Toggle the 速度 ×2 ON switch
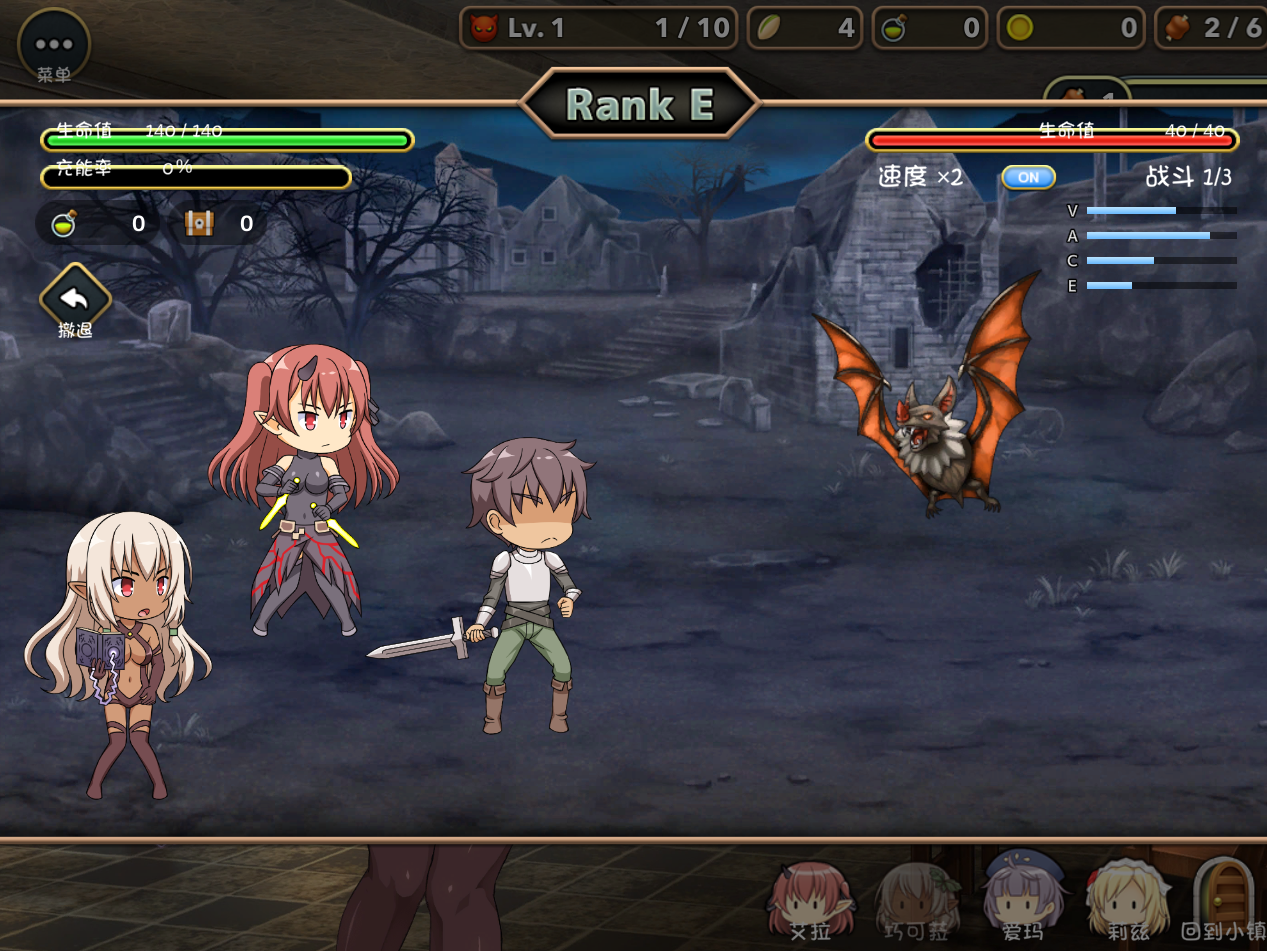Screen dimensions: 1267x951 1028,177
